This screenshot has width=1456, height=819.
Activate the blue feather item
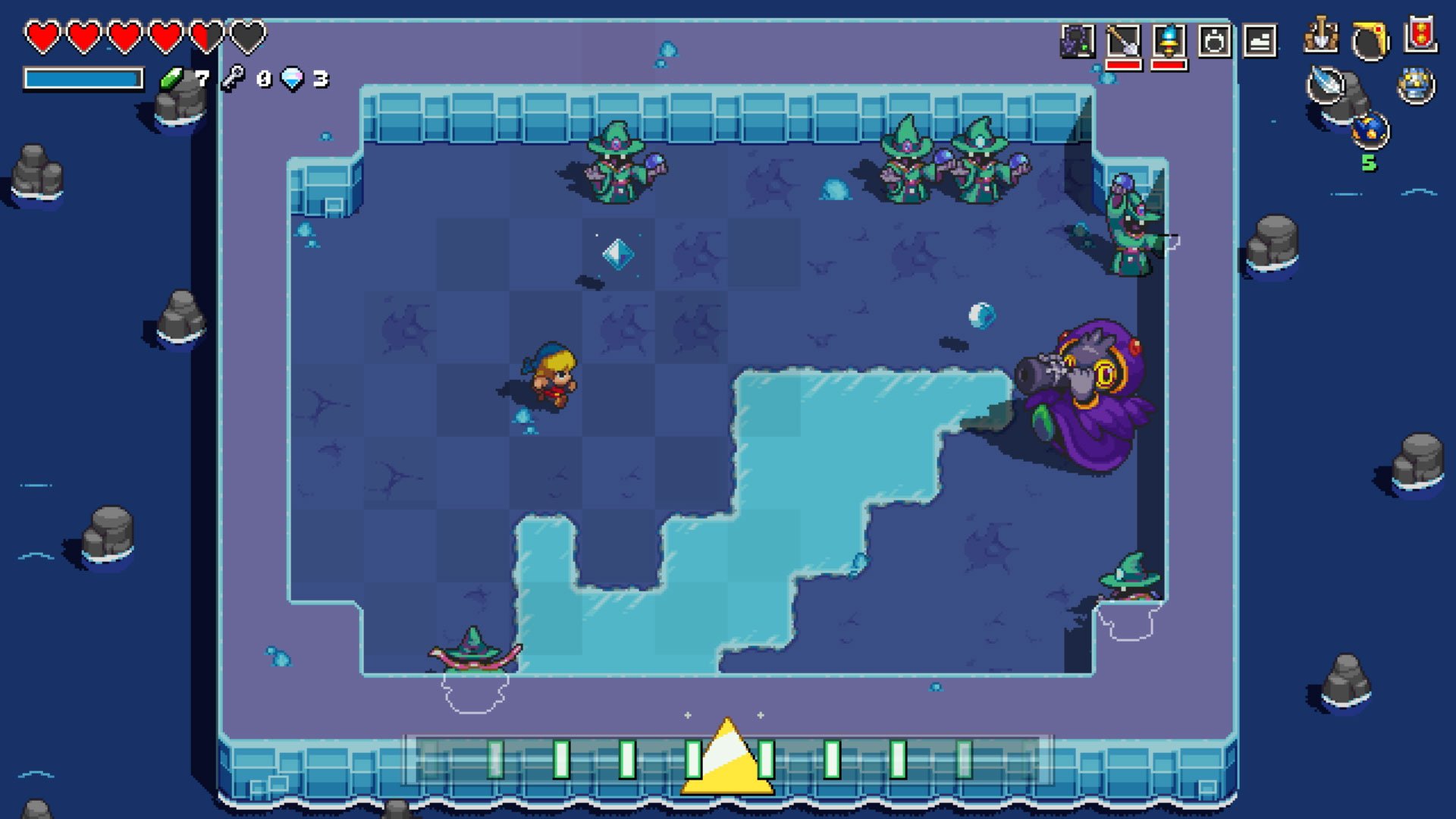point(1326,84)
